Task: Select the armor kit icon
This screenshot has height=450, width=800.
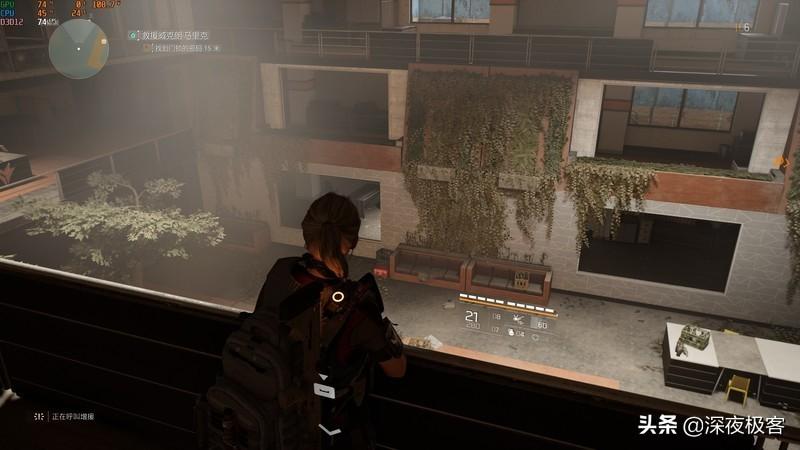Action: tap(511, 328)
